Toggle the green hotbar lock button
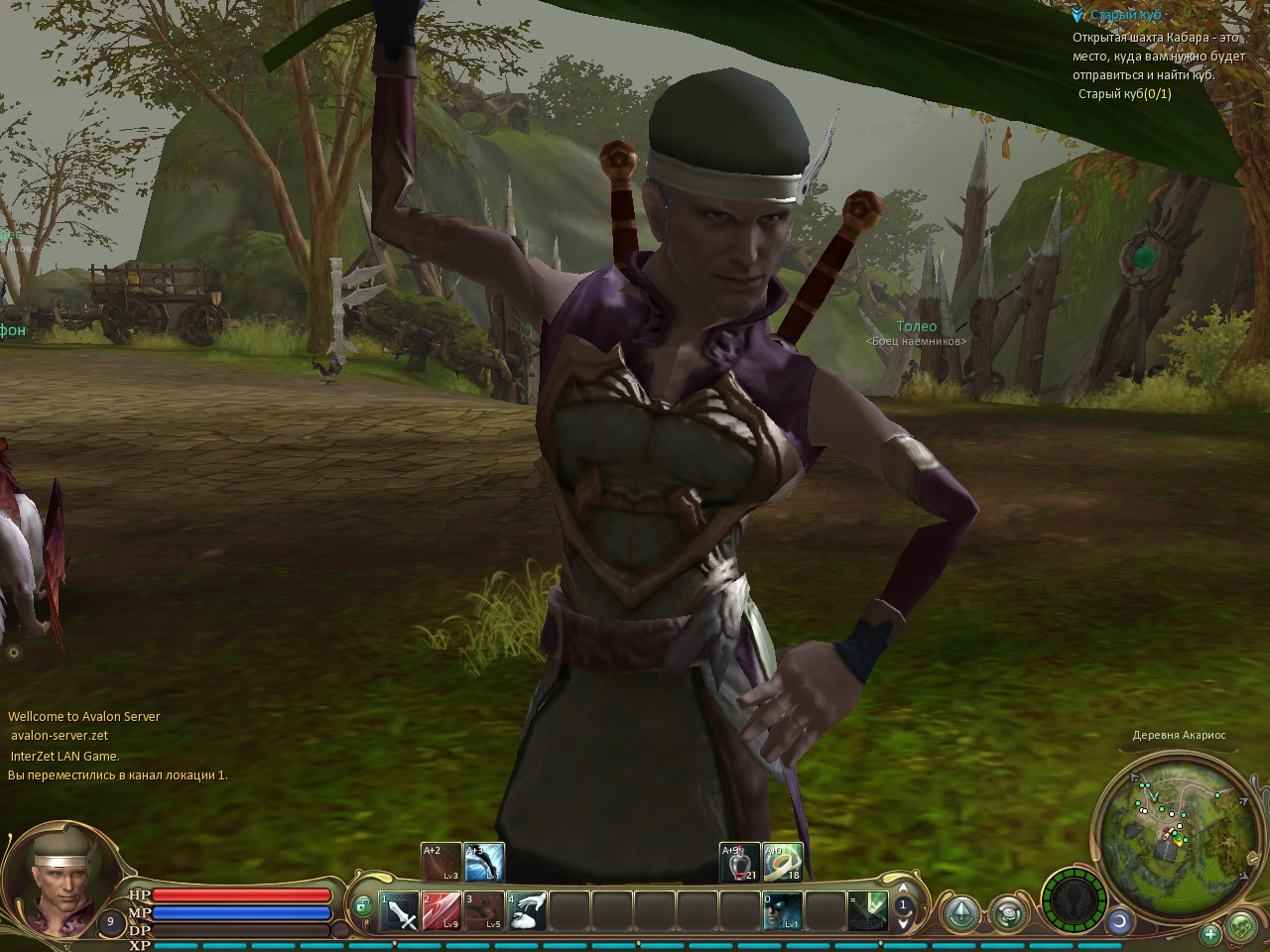 tap(363, 904)
